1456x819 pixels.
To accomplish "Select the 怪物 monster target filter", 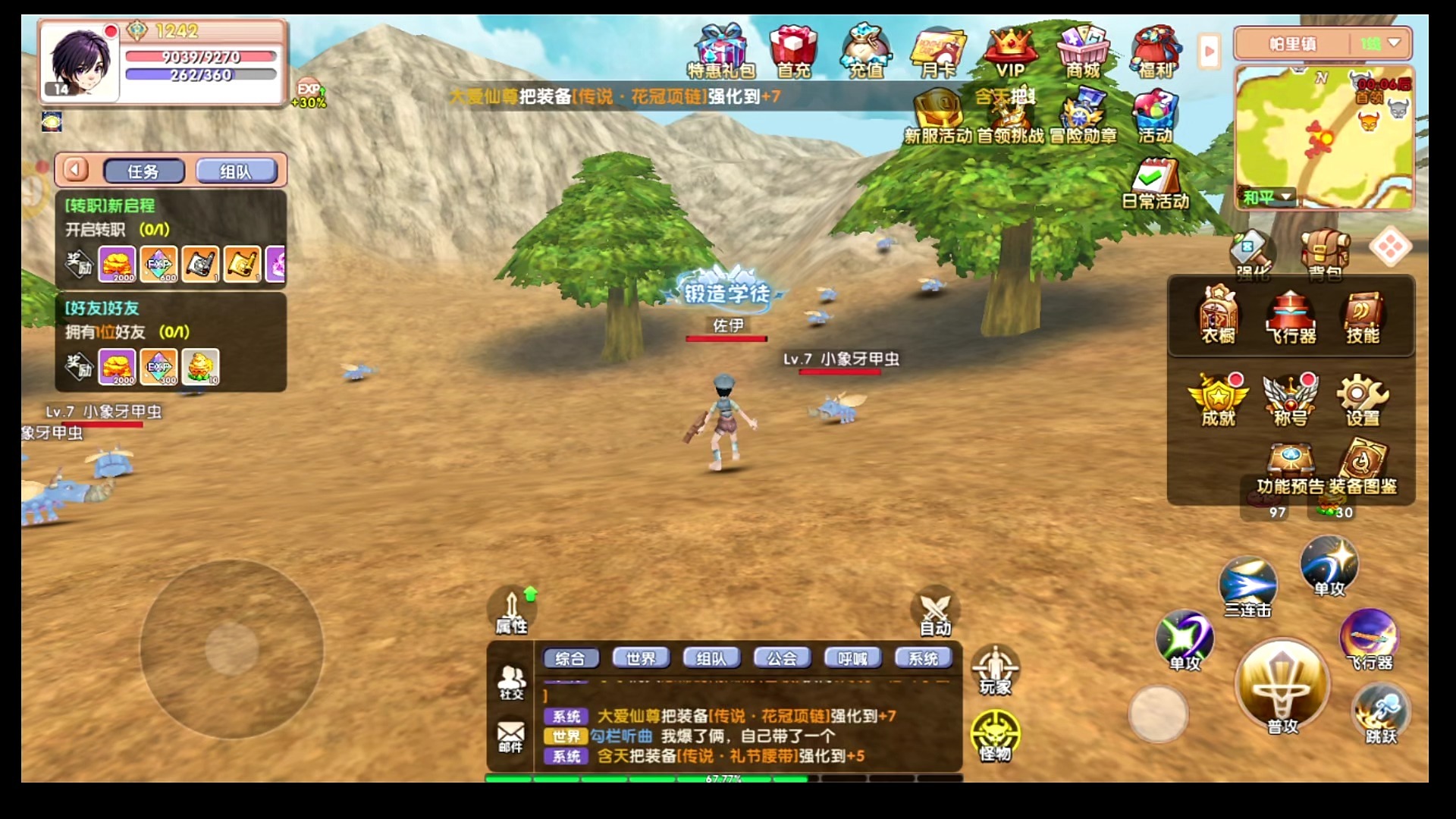I will 995,736.
